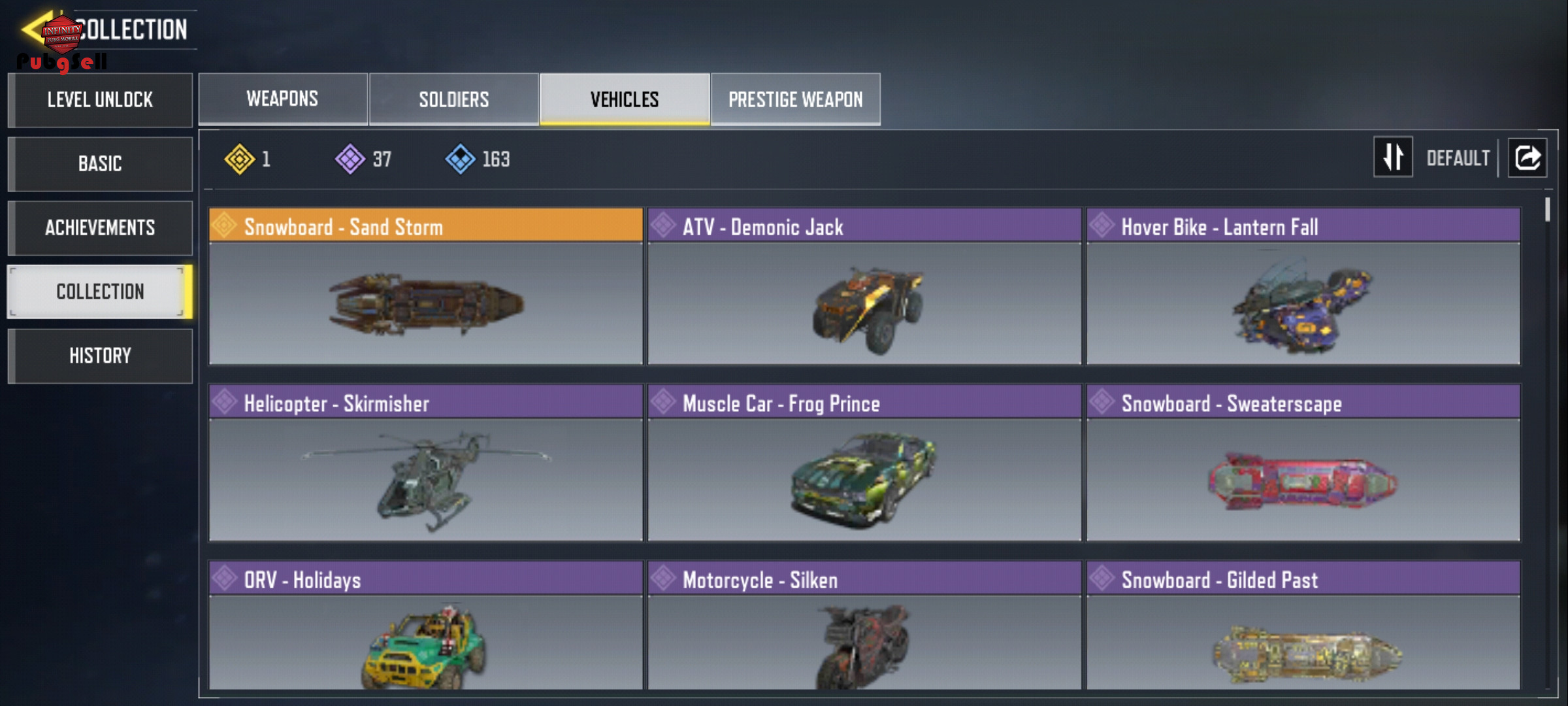
Task: Select Snowboard - Sand Storm skin
Action: tap(426, 286)
